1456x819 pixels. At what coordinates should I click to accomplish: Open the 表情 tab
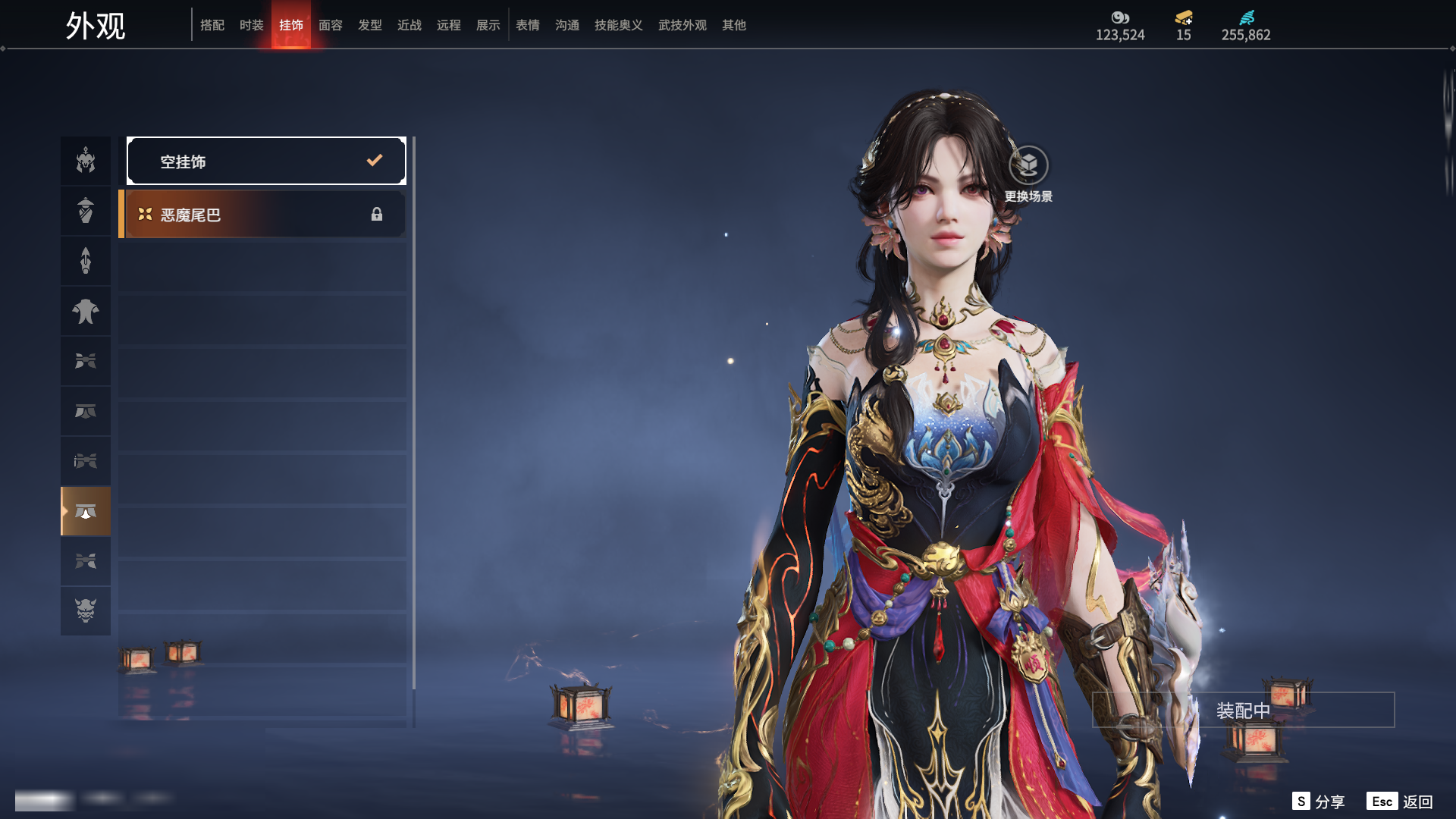pyautogui.click(x=528, y=25)
